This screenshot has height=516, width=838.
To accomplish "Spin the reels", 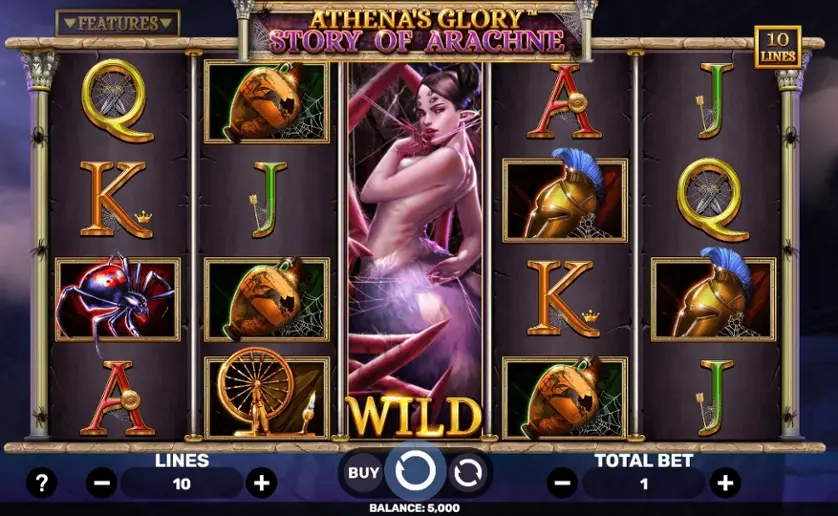I will (x=414, y=469).
